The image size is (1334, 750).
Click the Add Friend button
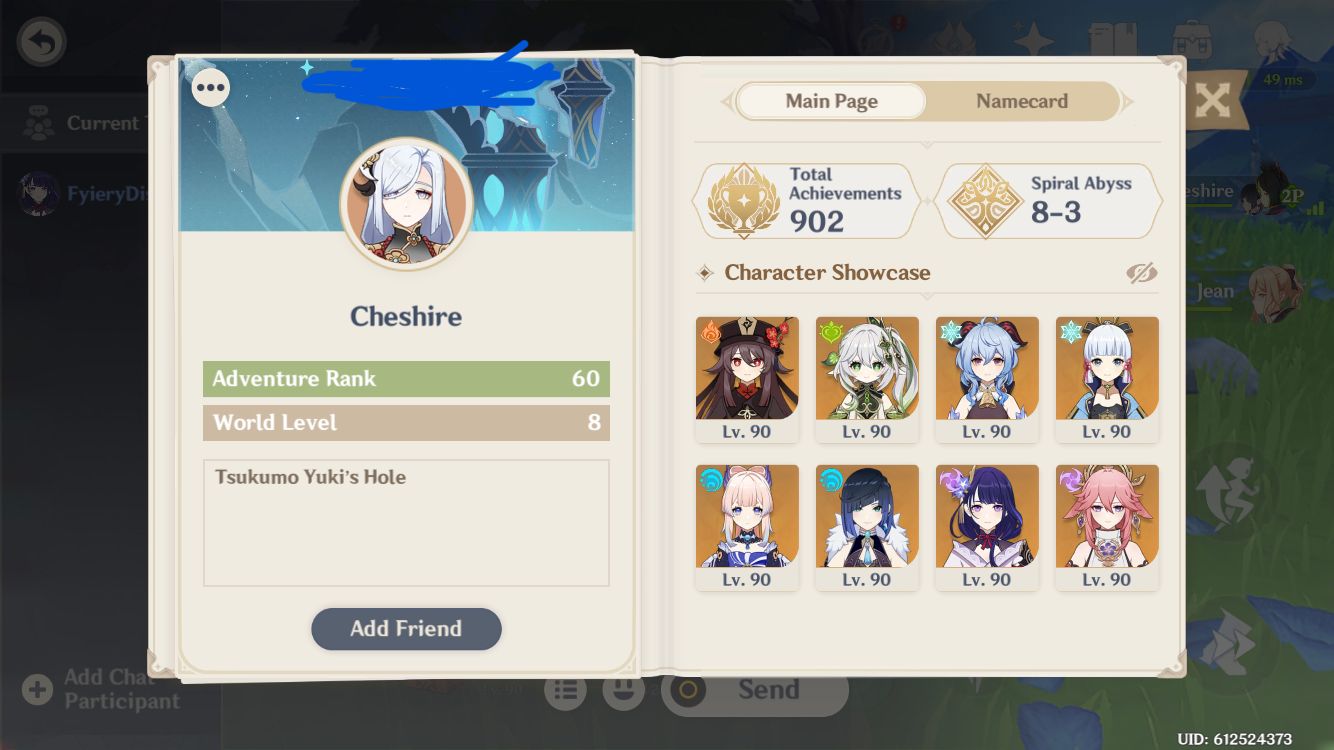(x=406, y=628)
